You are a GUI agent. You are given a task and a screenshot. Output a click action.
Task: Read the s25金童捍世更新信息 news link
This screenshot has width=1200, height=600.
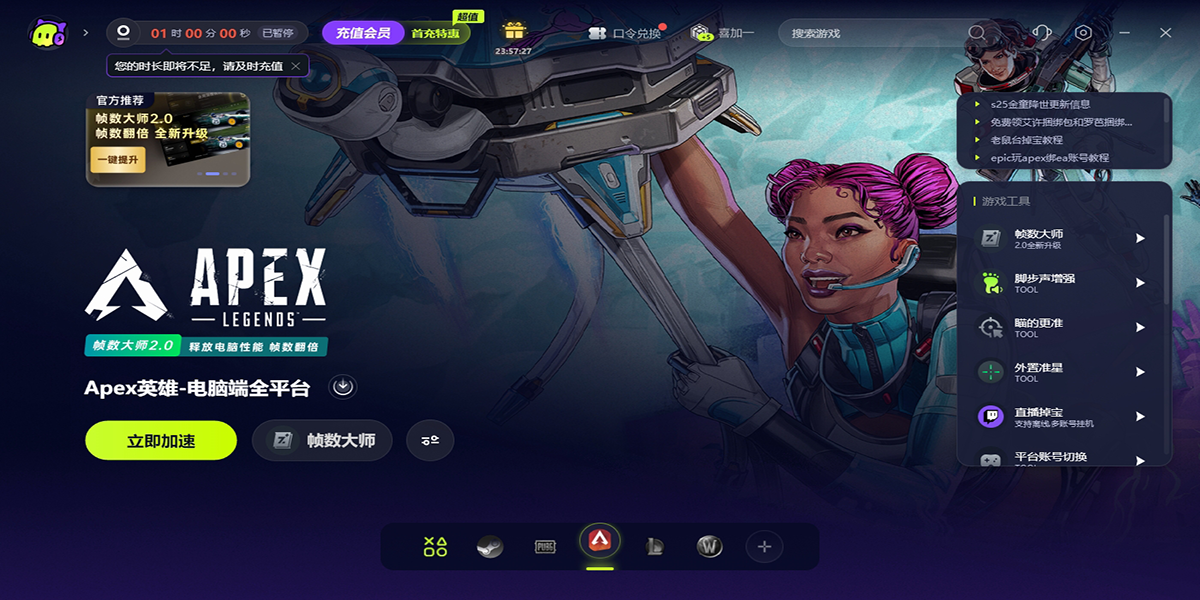(x=1040, y=104)
